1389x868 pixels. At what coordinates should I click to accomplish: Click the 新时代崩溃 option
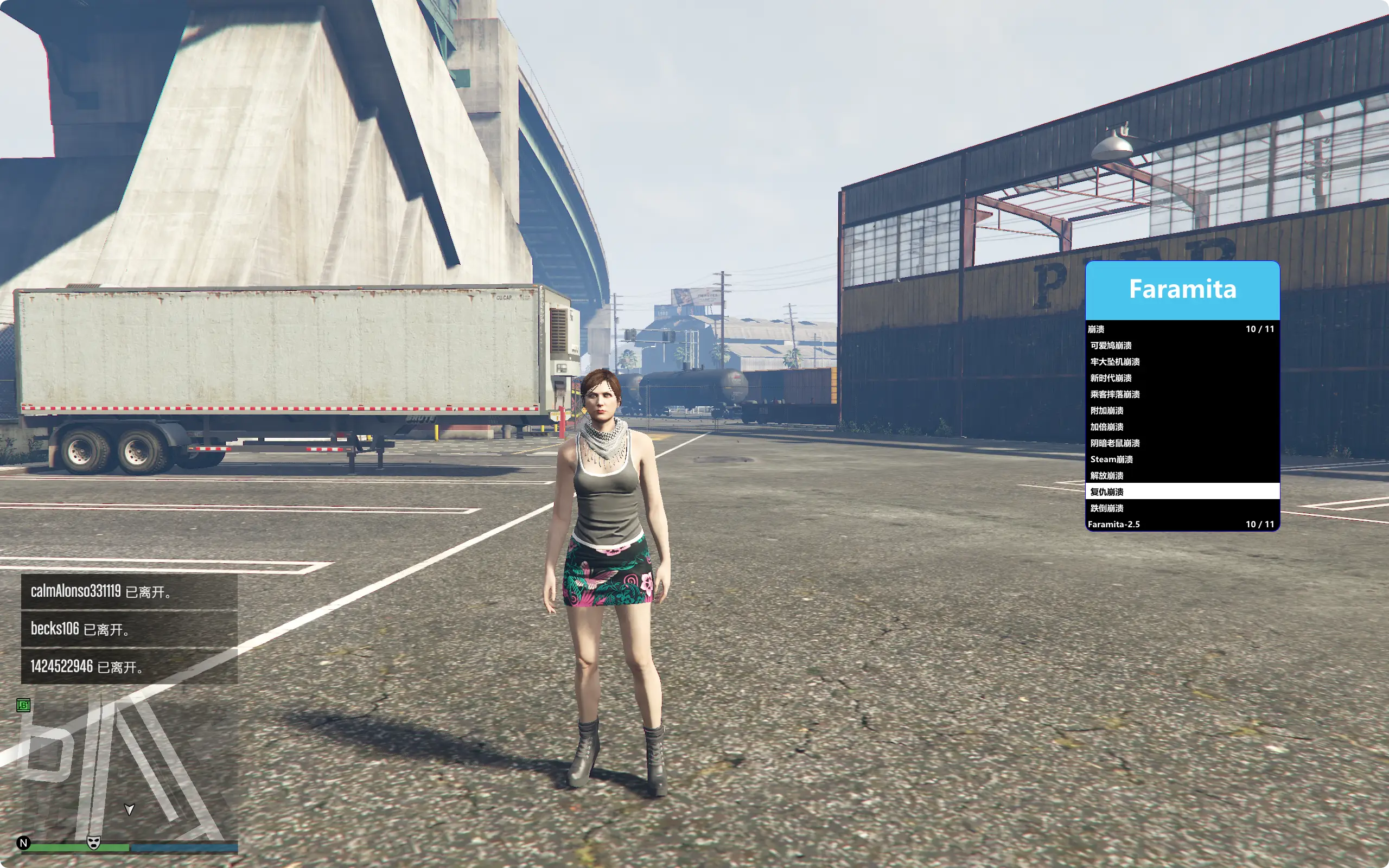(x=1111, y=378)
